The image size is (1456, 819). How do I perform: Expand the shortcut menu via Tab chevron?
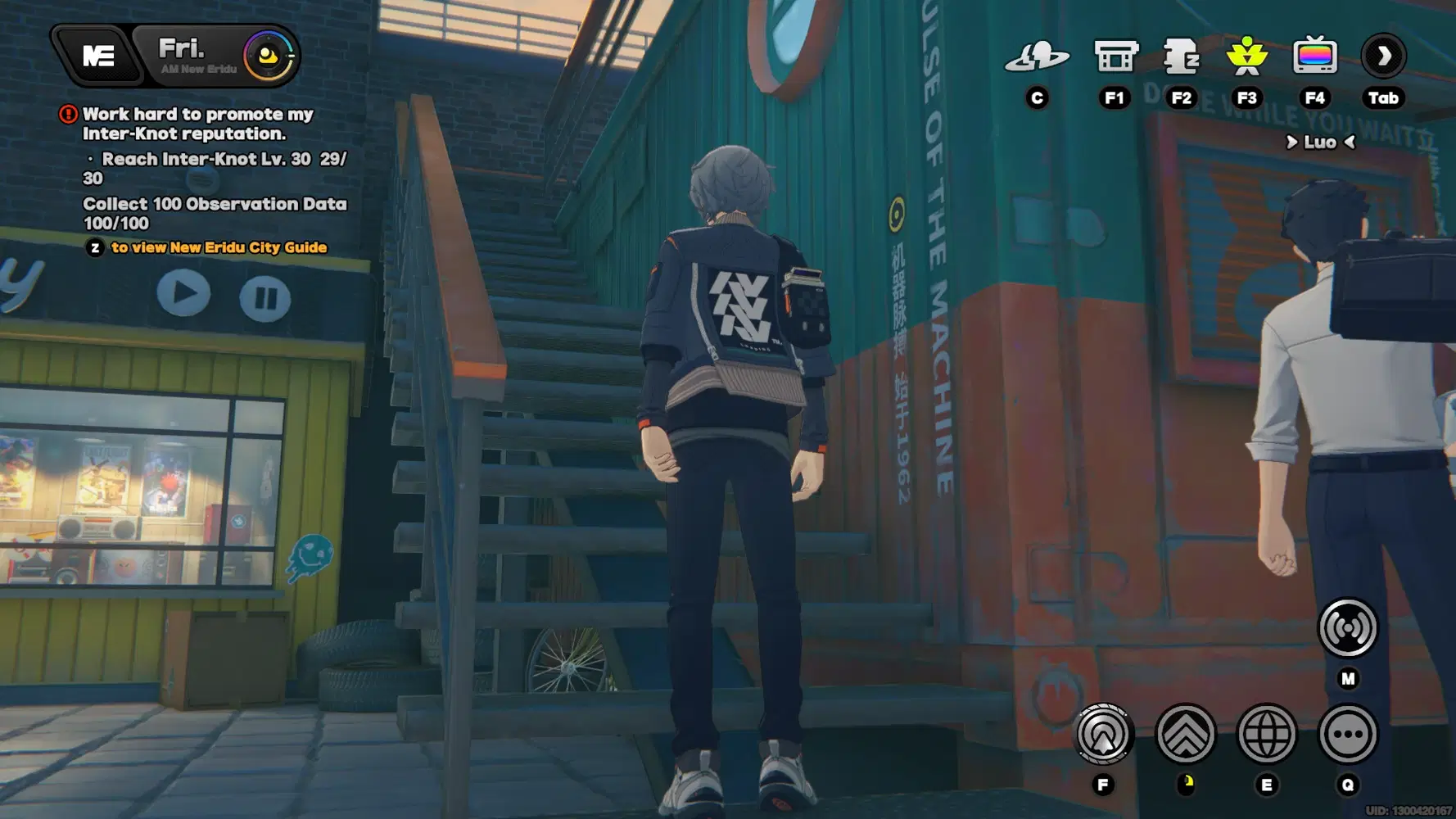(1382, 56)
